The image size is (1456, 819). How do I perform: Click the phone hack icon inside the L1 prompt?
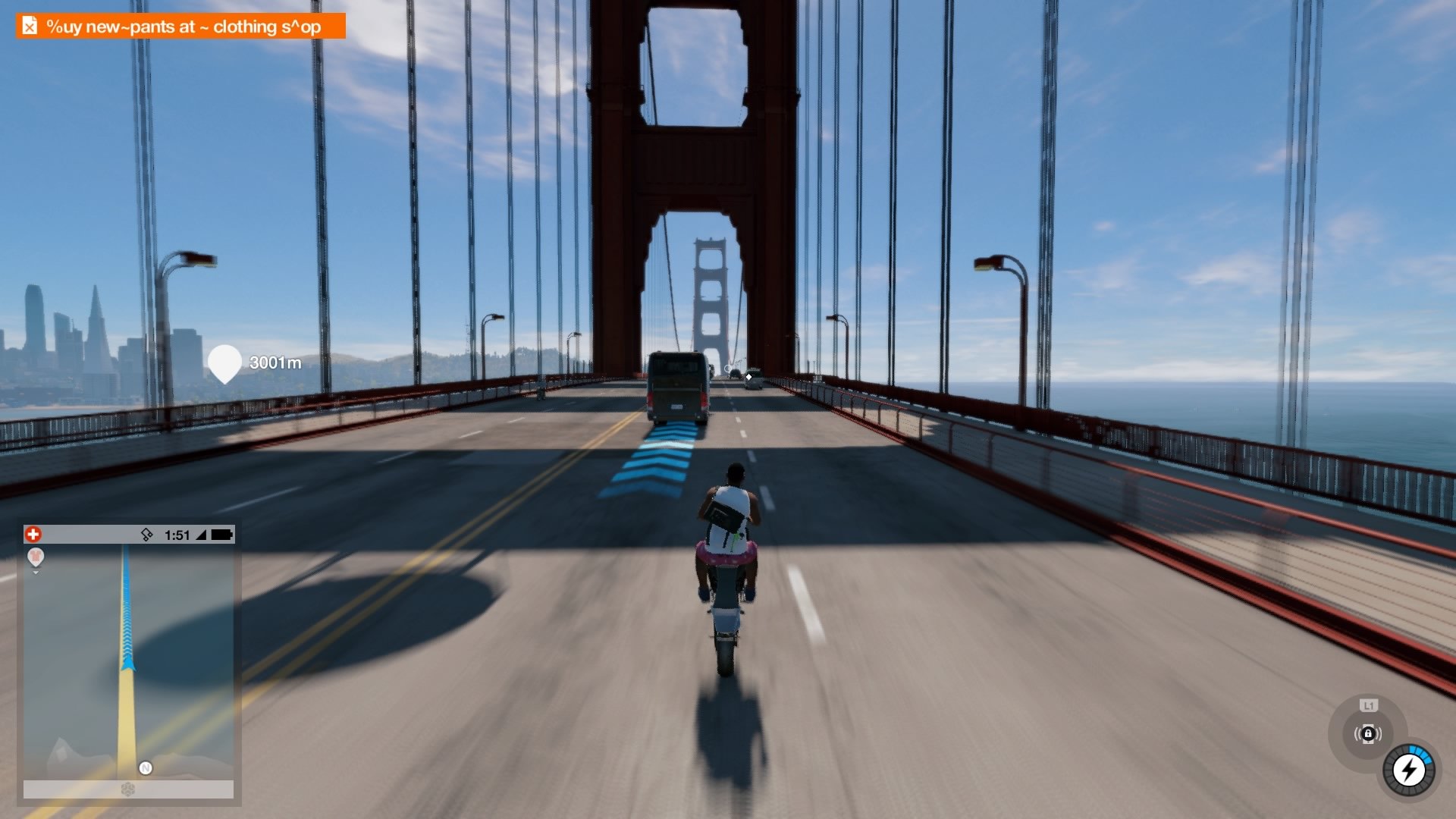(1368, 733)
